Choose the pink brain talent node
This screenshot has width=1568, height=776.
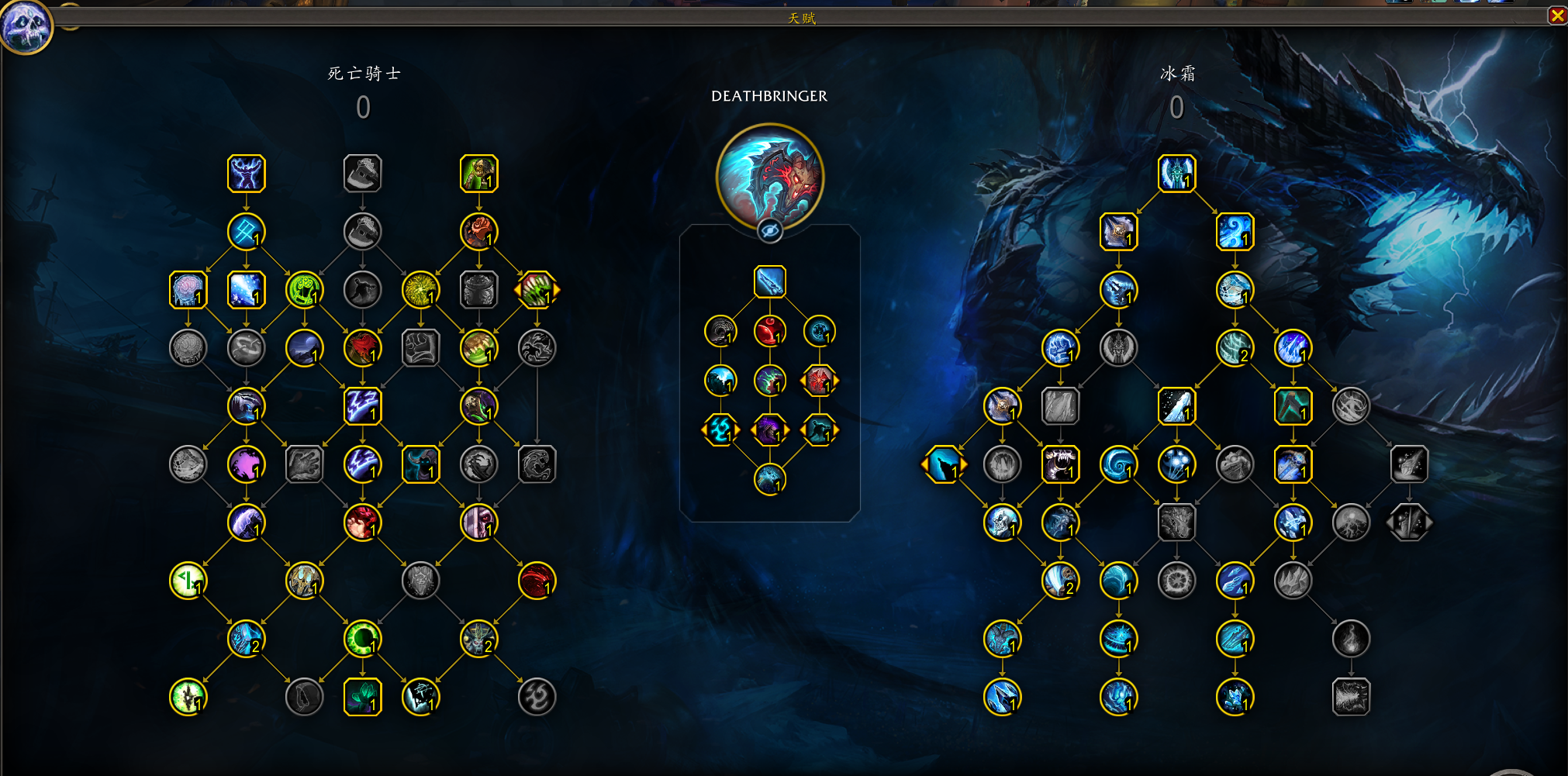tap(188, 290)
